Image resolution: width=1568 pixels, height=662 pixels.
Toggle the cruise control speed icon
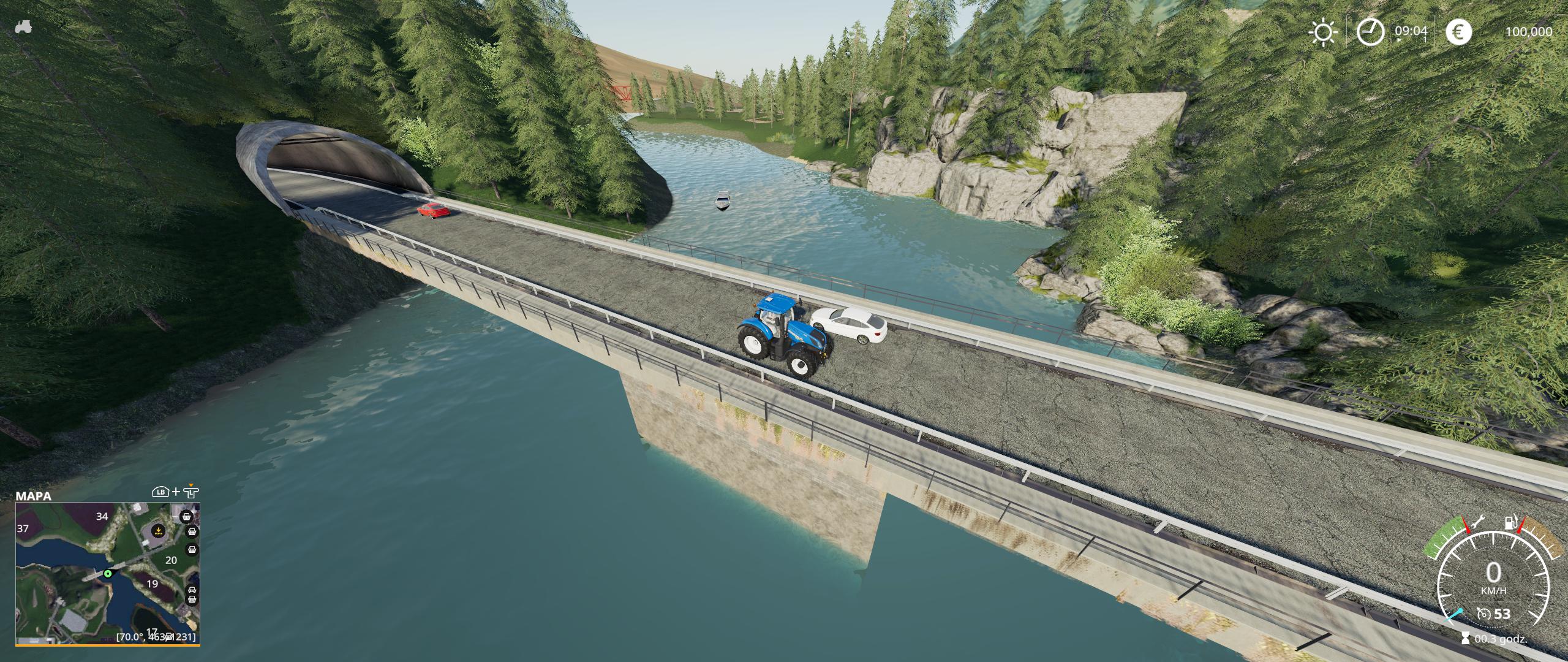click(x=1483, y=614)
